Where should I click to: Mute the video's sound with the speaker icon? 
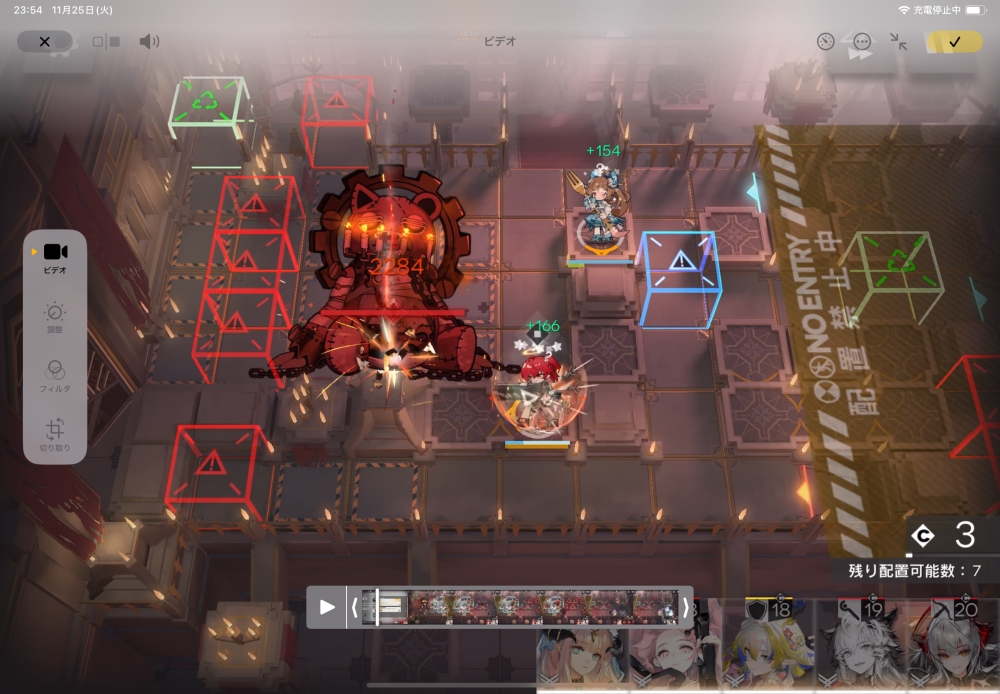149,42
